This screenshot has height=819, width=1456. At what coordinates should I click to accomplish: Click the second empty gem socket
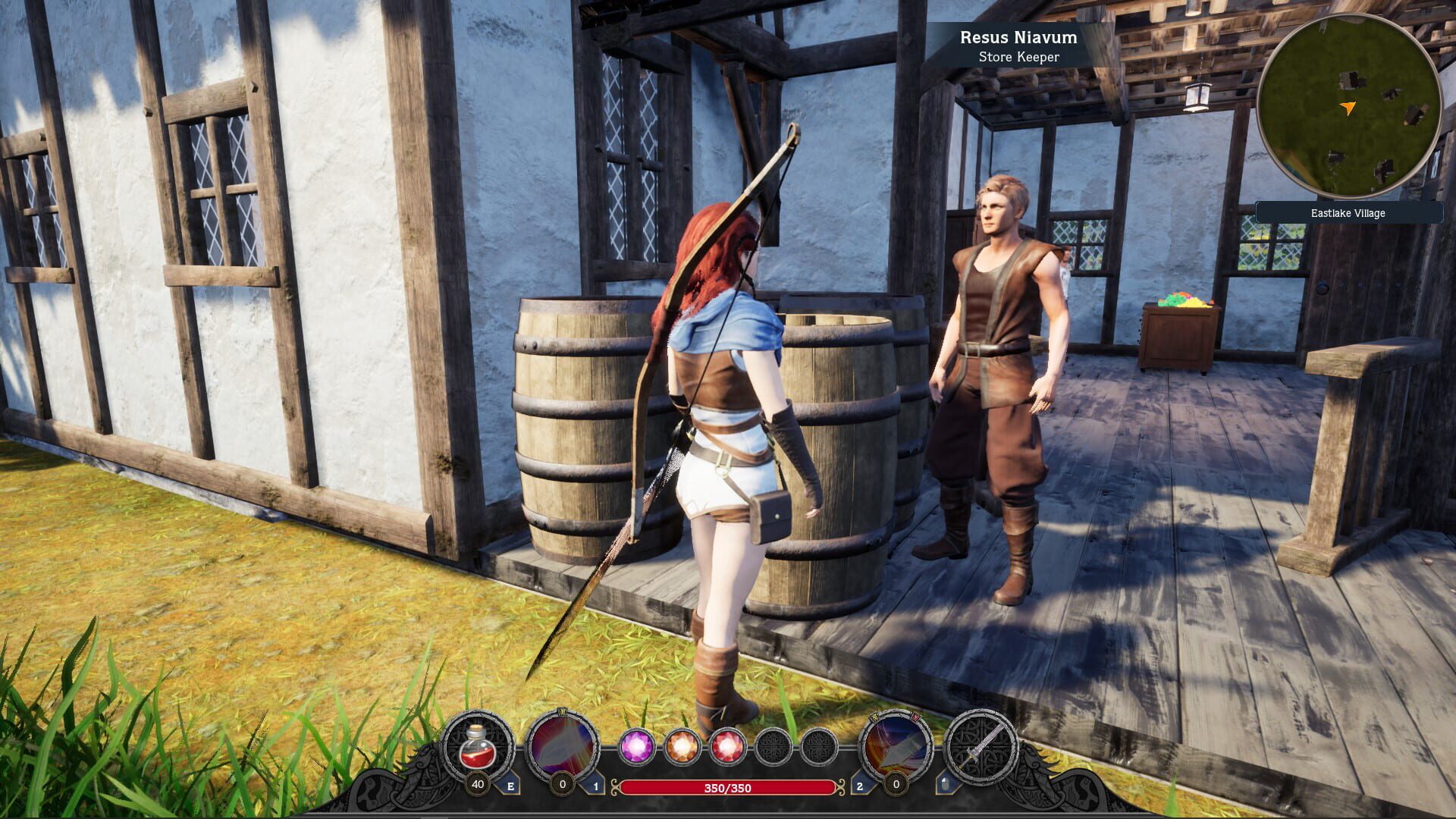[x=820, y=745]
